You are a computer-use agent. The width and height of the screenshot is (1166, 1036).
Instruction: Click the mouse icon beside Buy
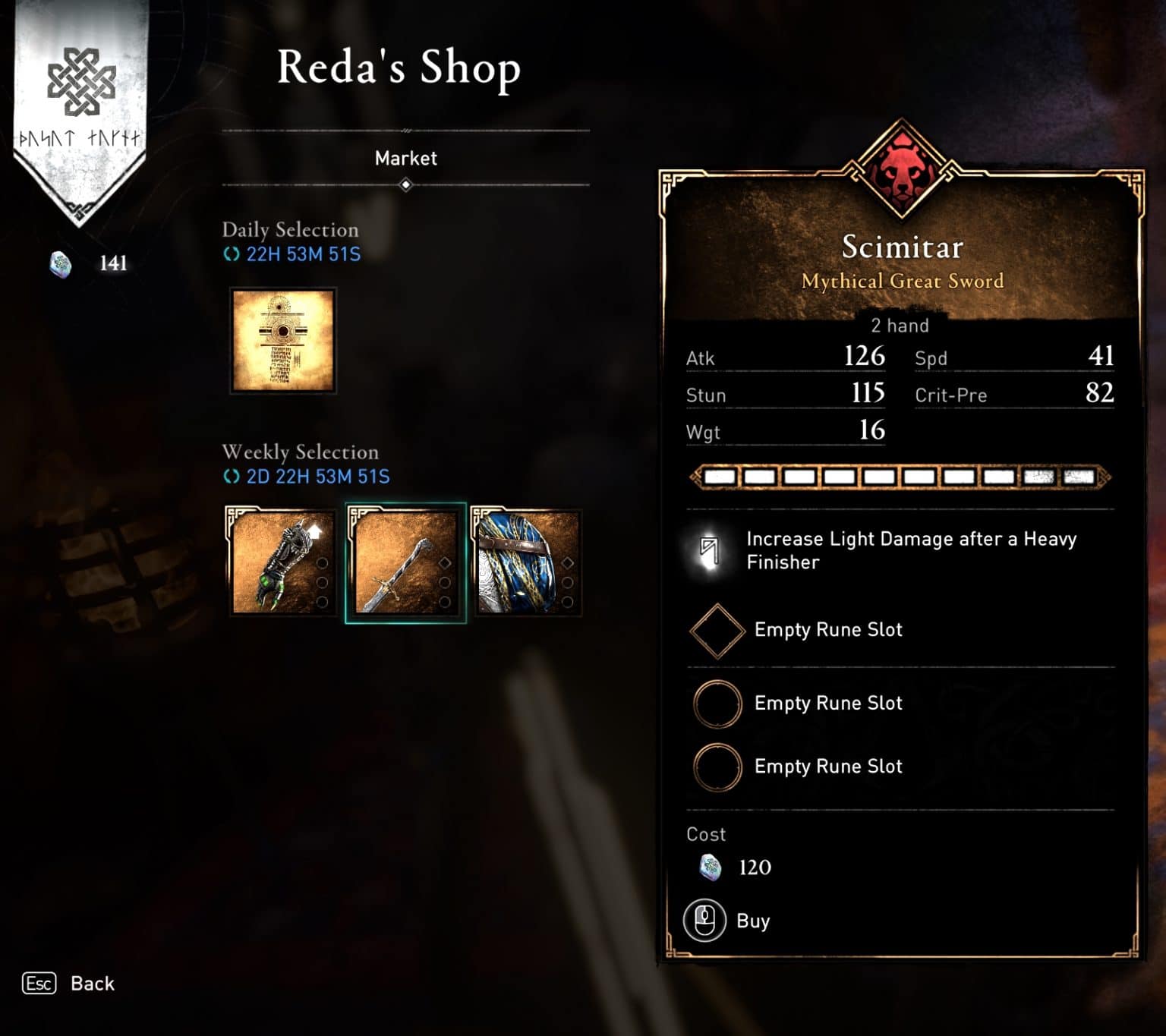coord(703,921)
